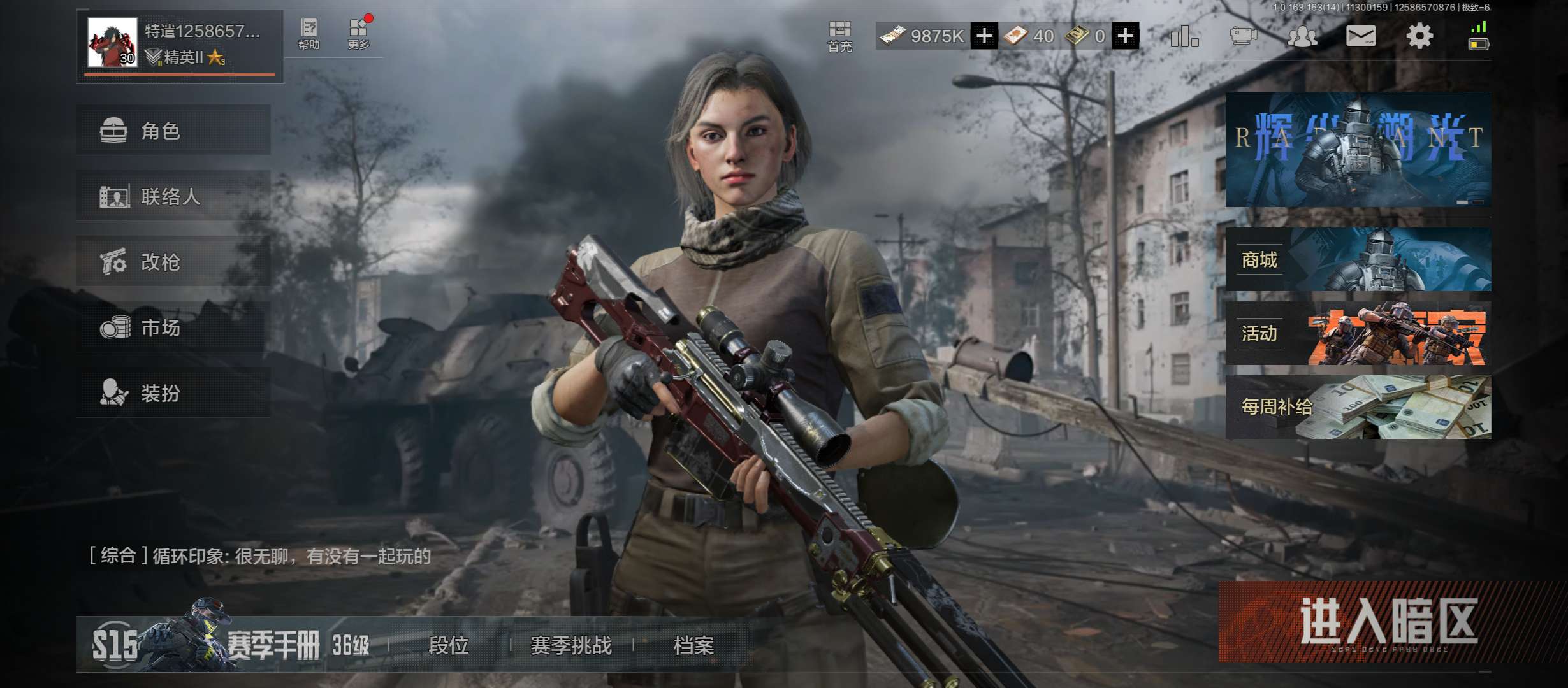Open the gear settings icon

[1419, 36]
